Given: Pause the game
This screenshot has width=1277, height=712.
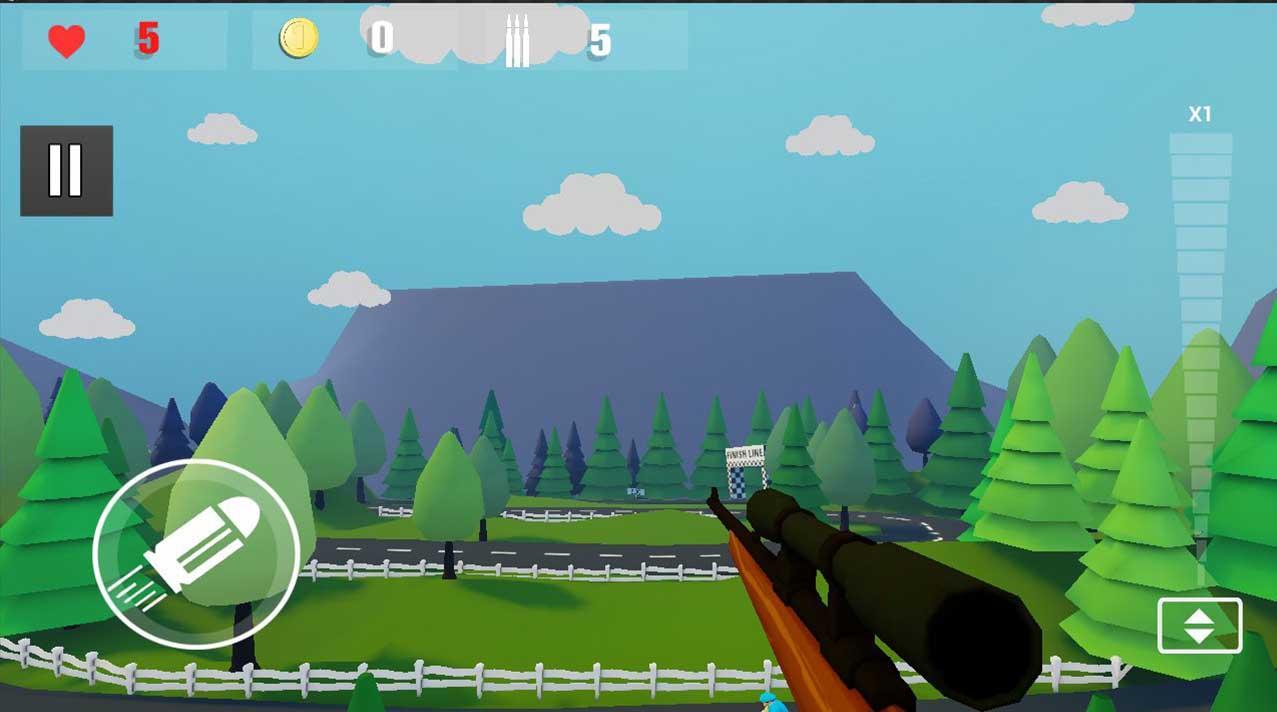Looking at the screenshot, I should point(66,171).
